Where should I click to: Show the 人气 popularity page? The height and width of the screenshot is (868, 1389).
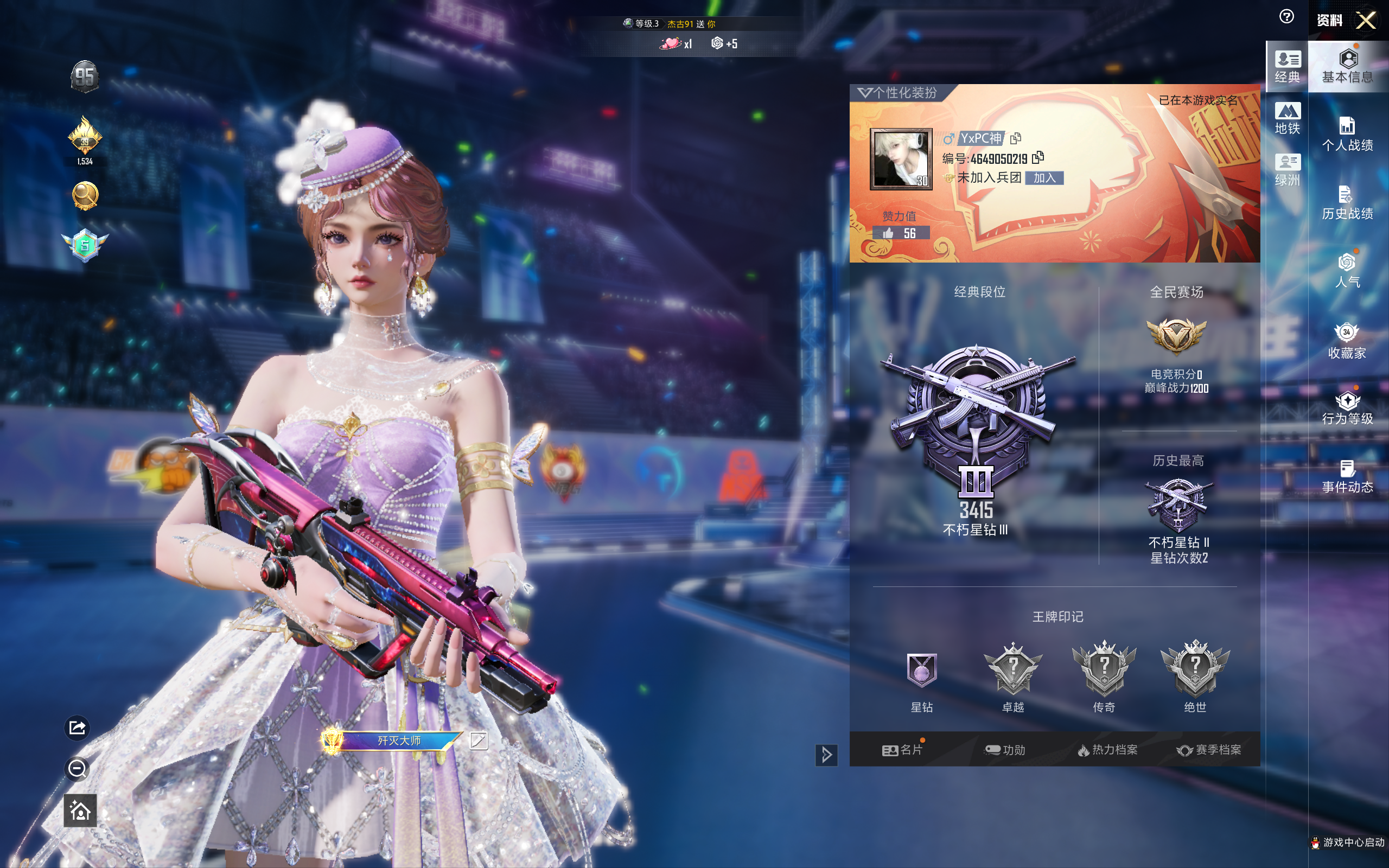click(1347, 270)
